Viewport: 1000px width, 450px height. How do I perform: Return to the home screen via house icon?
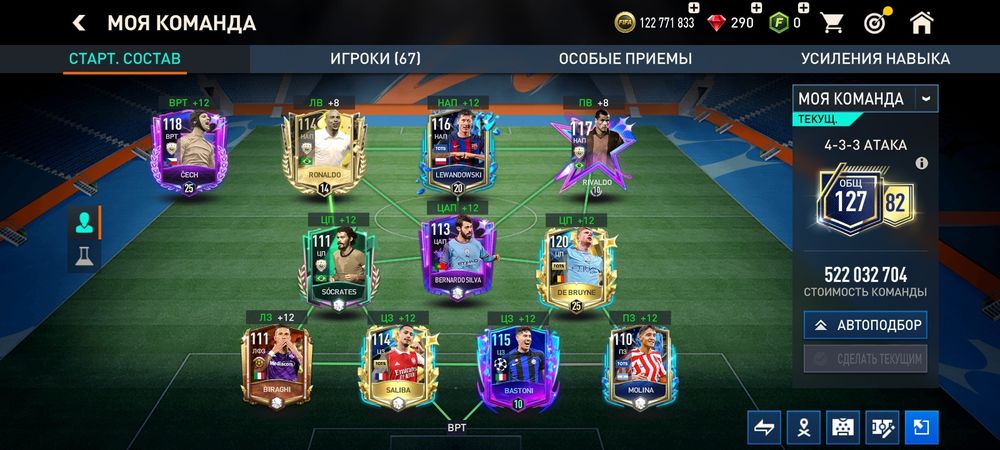coord(921,22)
